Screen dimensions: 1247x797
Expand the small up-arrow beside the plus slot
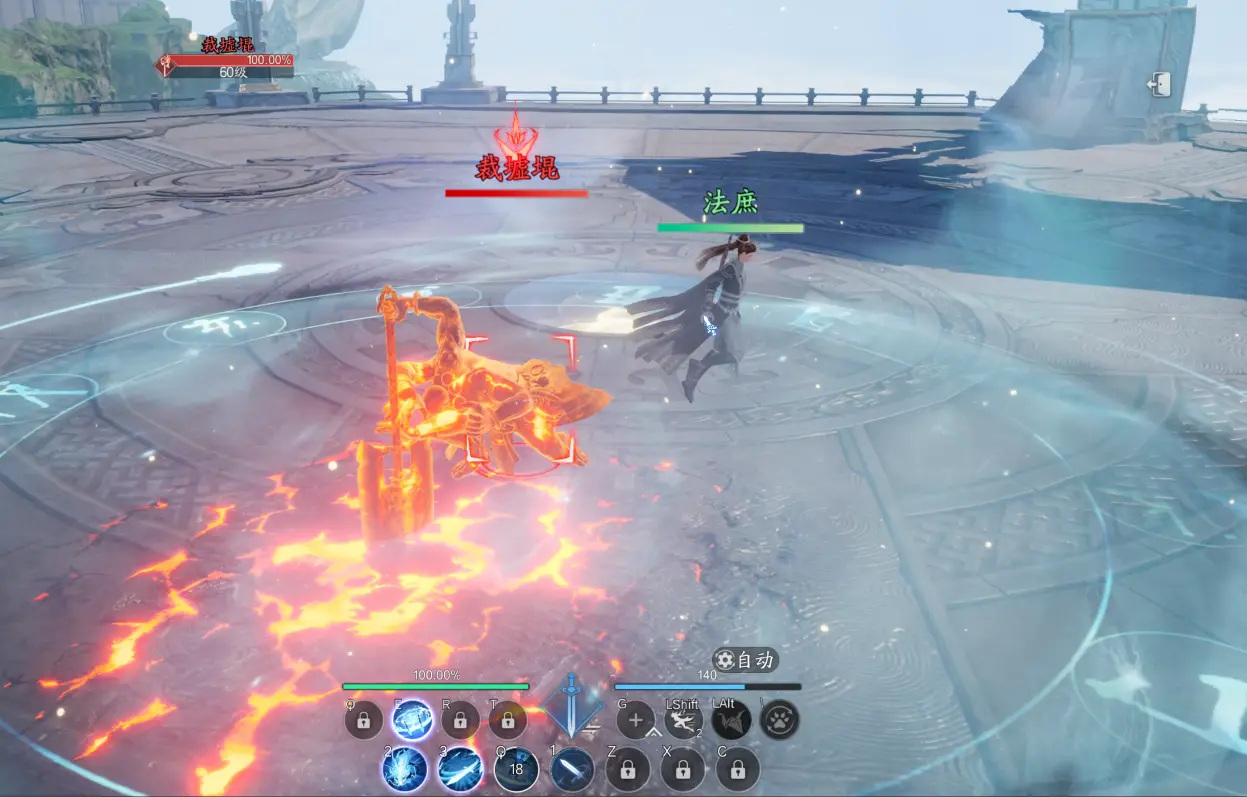coord(655,736)
